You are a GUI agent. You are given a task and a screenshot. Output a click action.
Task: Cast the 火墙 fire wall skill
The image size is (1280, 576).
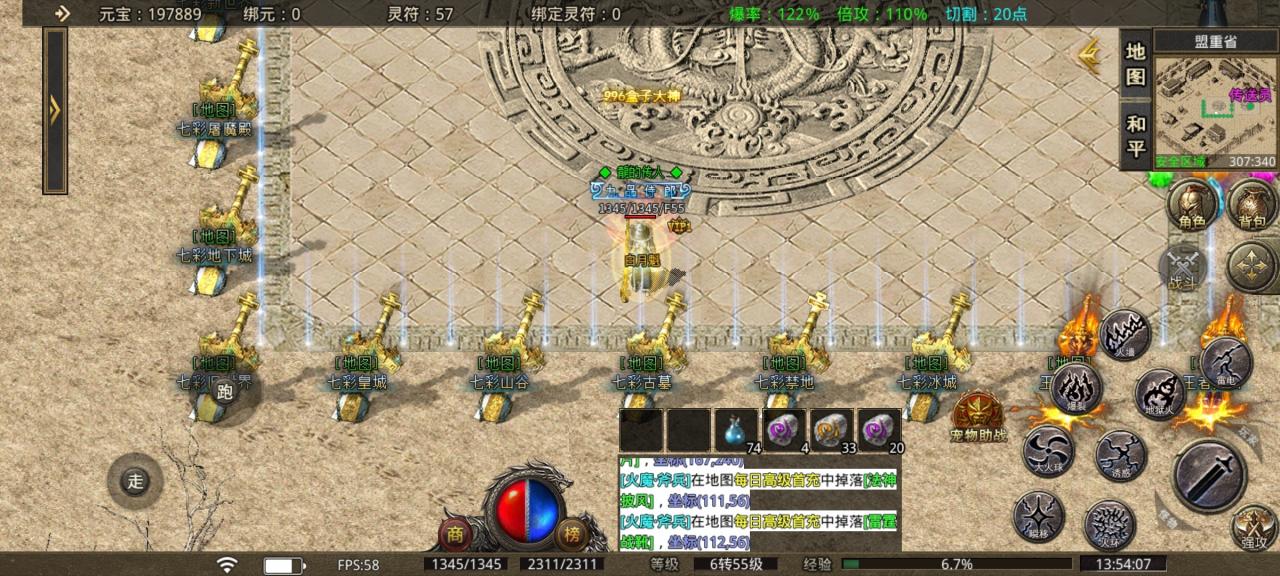1124,335
